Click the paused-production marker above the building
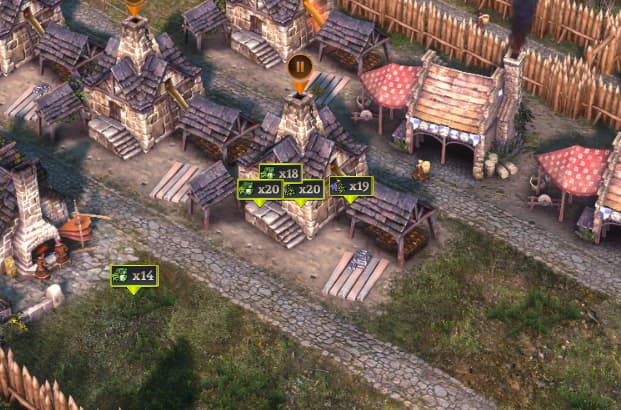This screenshot has height=410, width=621. coord(299,68)
